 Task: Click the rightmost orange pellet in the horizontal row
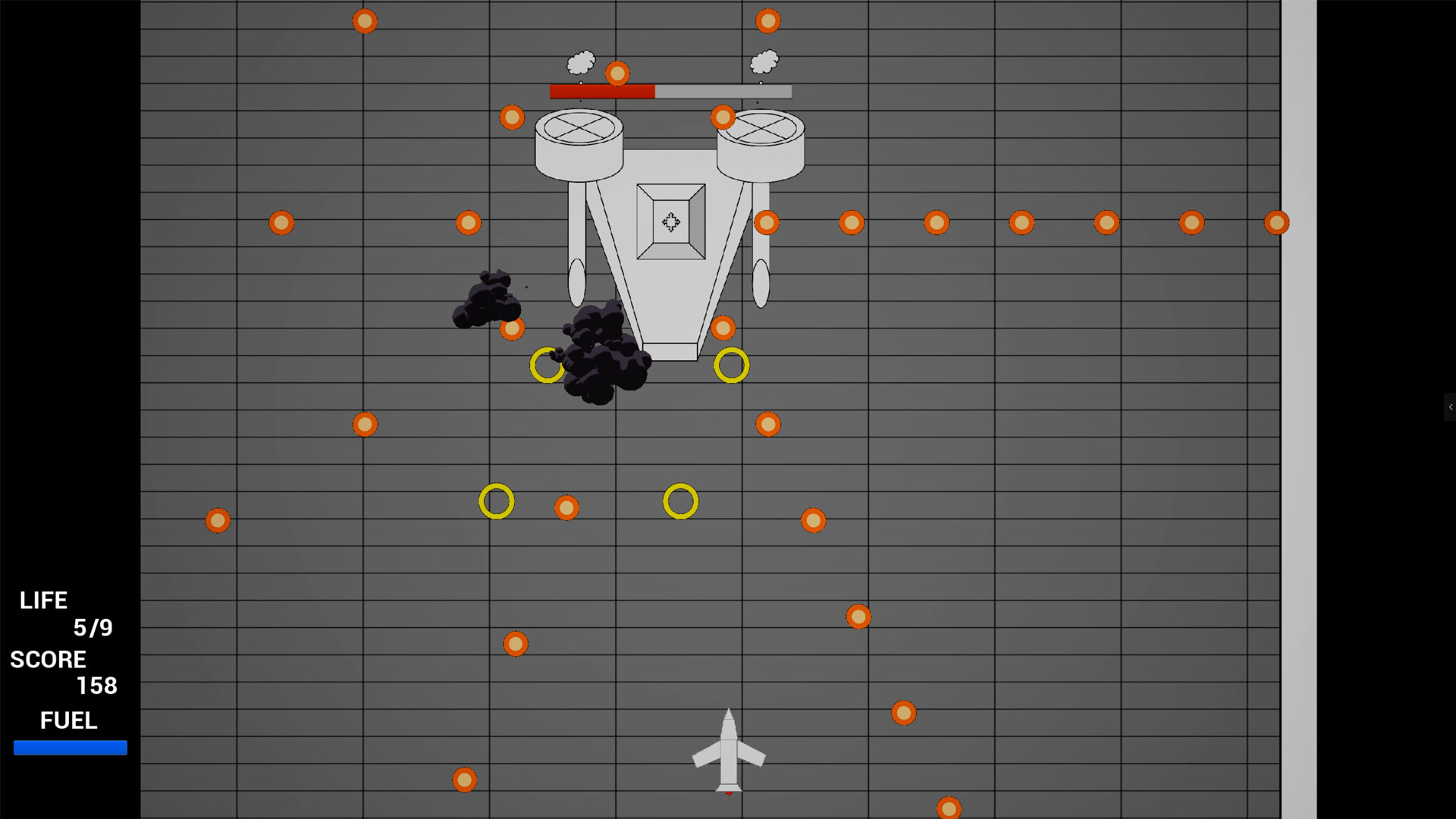[x=1277, y=222]
